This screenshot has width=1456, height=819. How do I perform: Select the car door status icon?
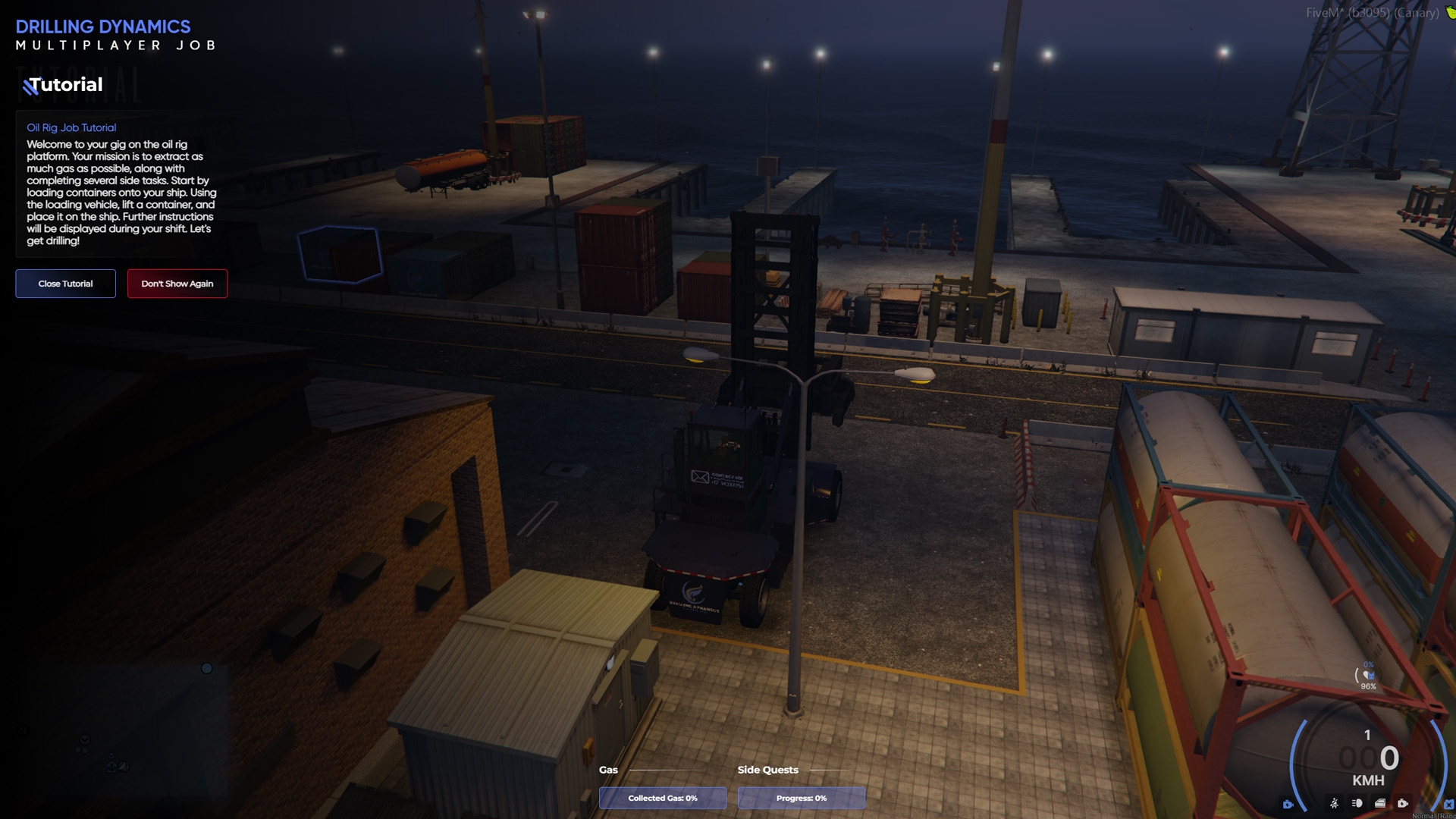click(1380, 803)
